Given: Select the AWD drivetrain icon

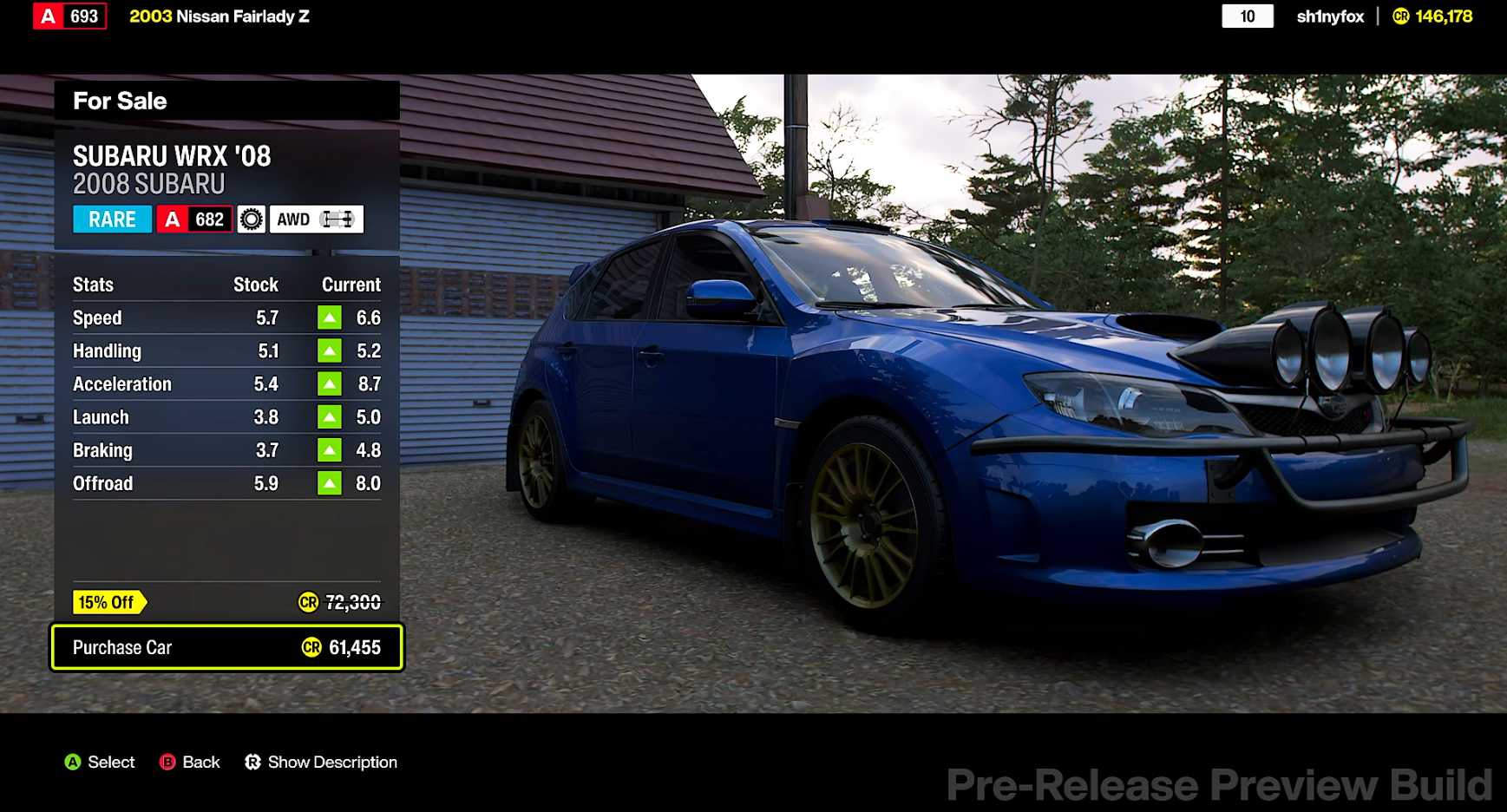Looking at the screenshot, I should pos(316,219).
